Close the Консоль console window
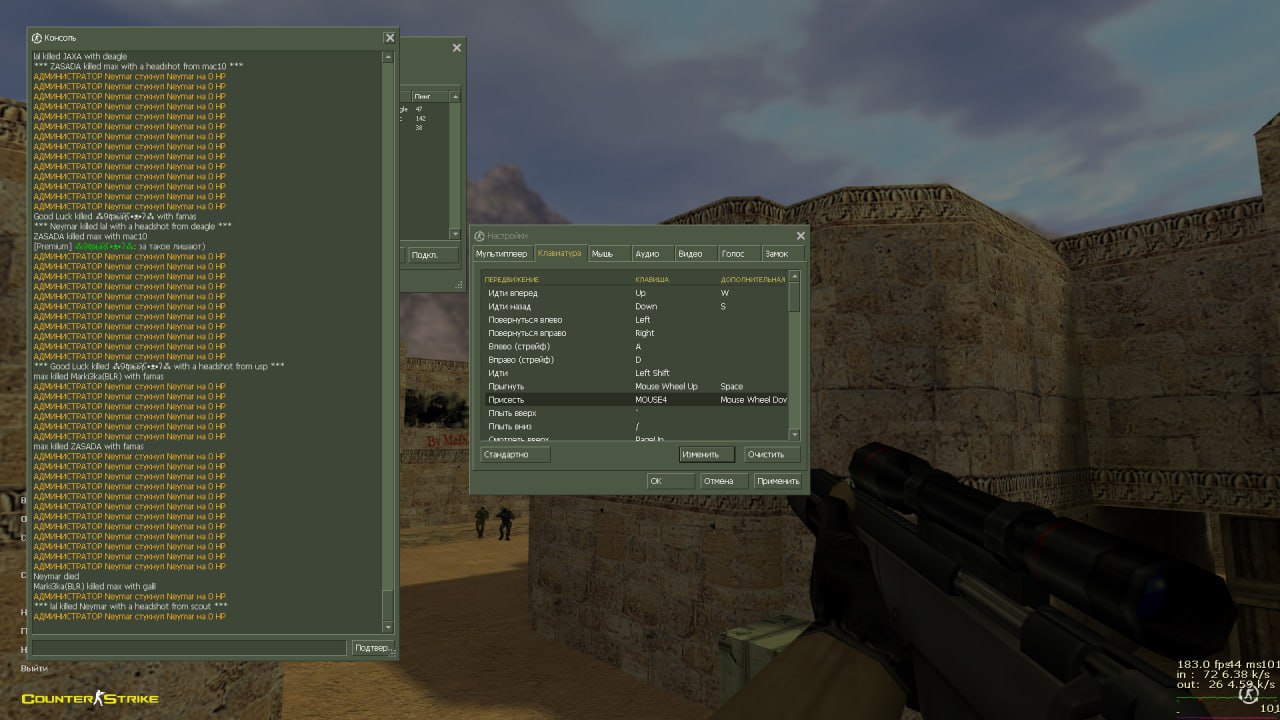This screenshot has height=720, width=1280. click(x=389, y=38)
